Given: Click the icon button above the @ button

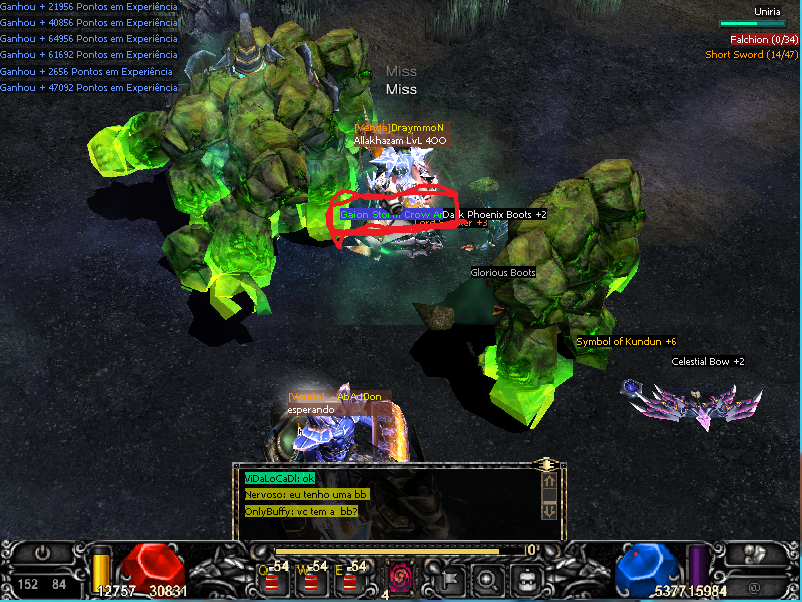Looking at the screenshot, I should click(x=753, y=552).
